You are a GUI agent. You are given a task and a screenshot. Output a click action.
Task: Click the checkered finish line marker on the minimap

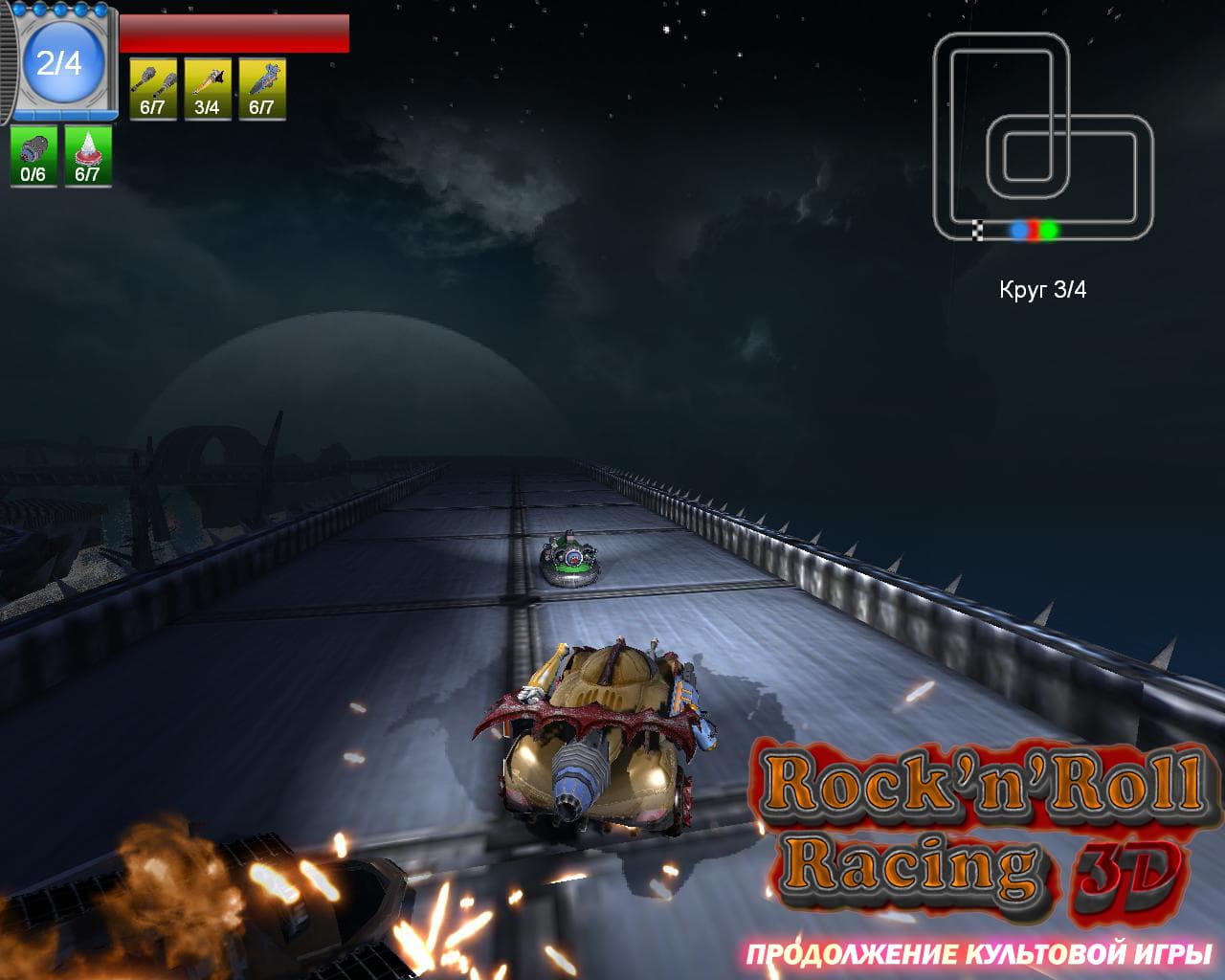click(978, 230)
